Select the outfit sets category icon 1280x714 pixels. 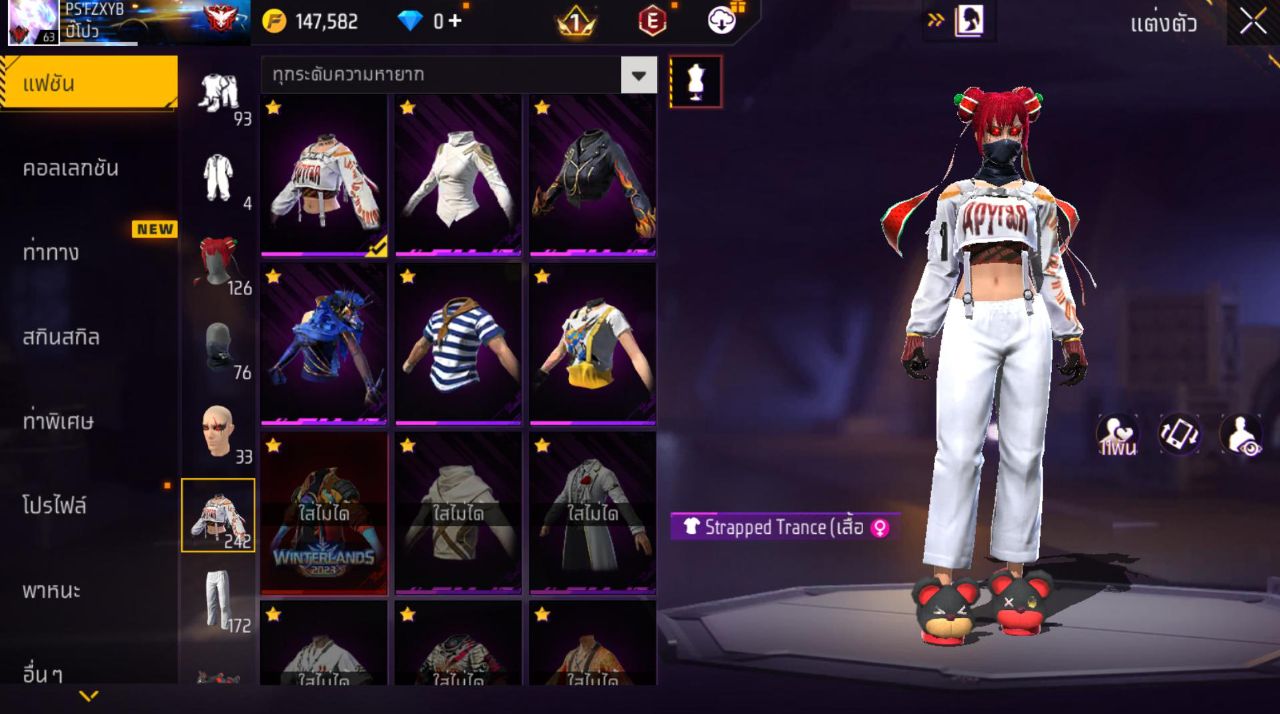click(x=217, y=93)
